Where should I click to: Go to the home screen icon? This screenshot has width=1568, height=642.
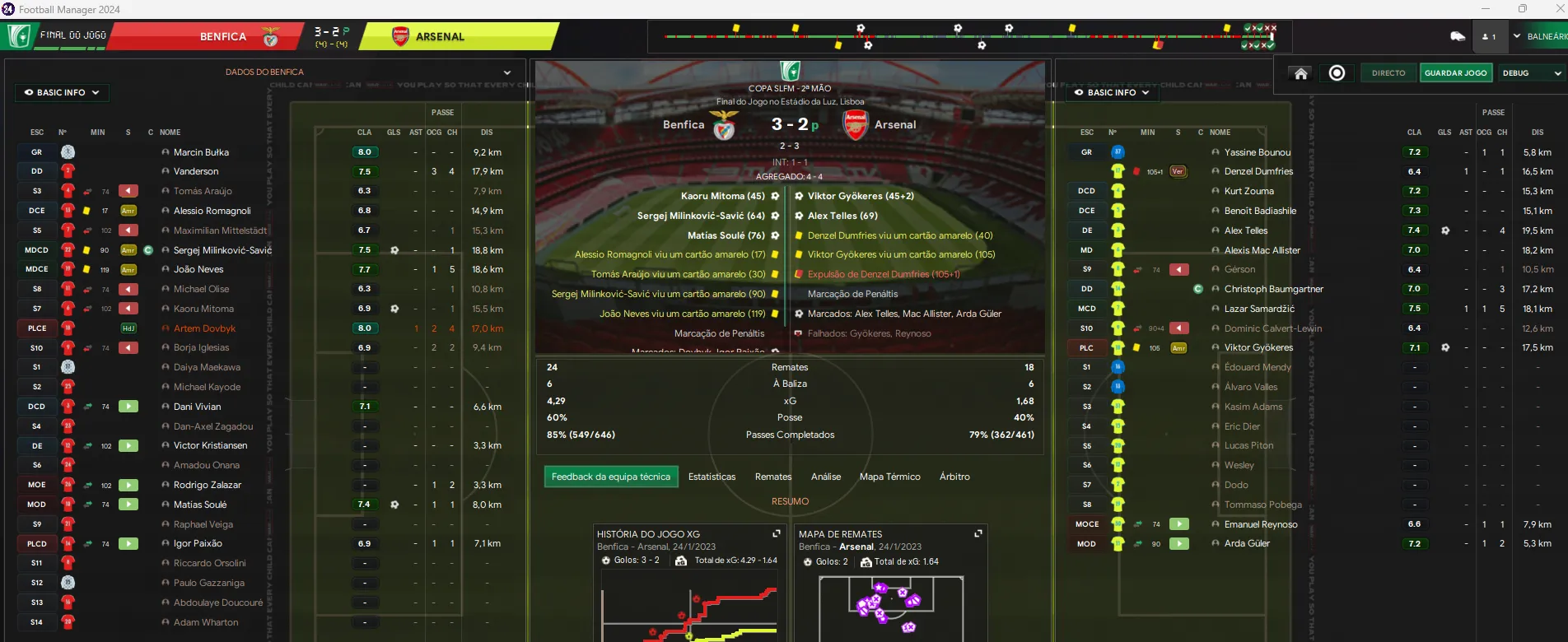1301,73
